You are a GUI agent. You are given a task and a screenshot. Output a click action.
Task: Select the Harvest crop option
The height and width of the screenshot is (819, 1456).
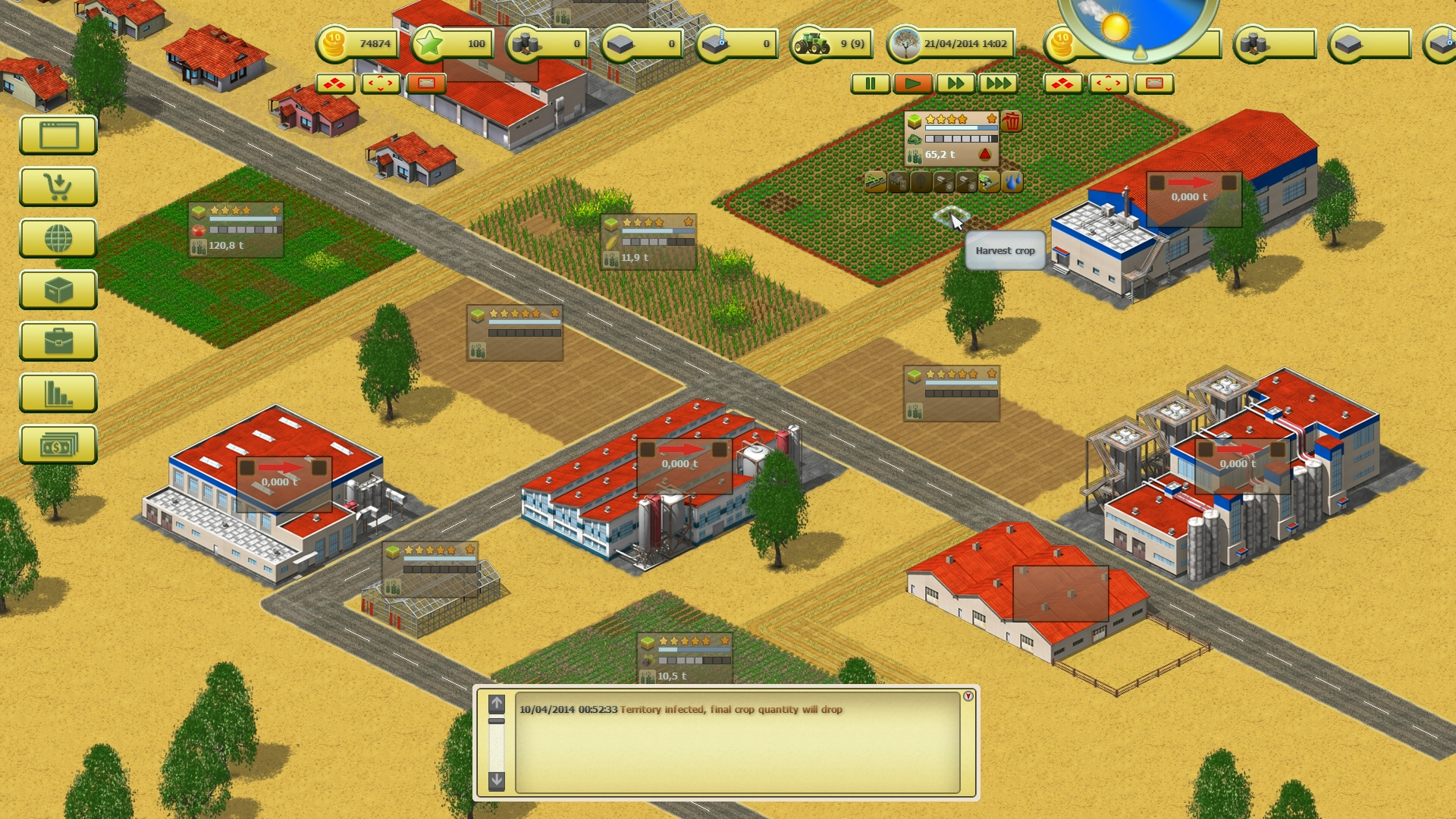tap(1005, 250)
